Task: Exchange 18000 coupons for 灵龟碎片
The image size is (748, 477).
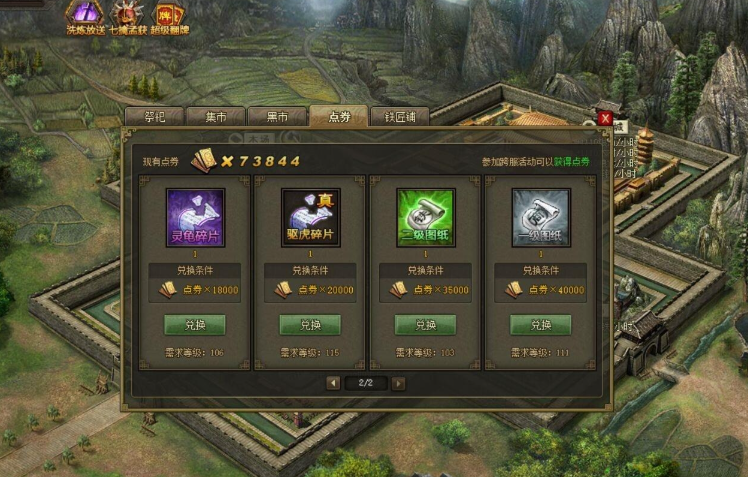Action: [194, 325]
